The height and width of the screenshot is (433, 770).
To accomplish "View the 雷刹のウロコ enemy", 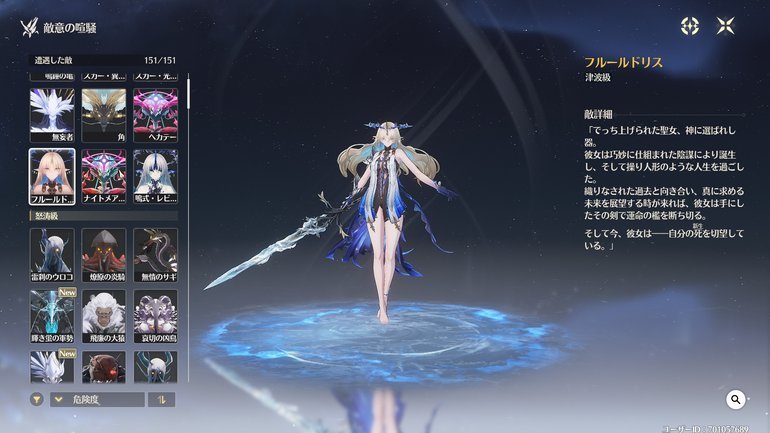I will click(52, 254).
